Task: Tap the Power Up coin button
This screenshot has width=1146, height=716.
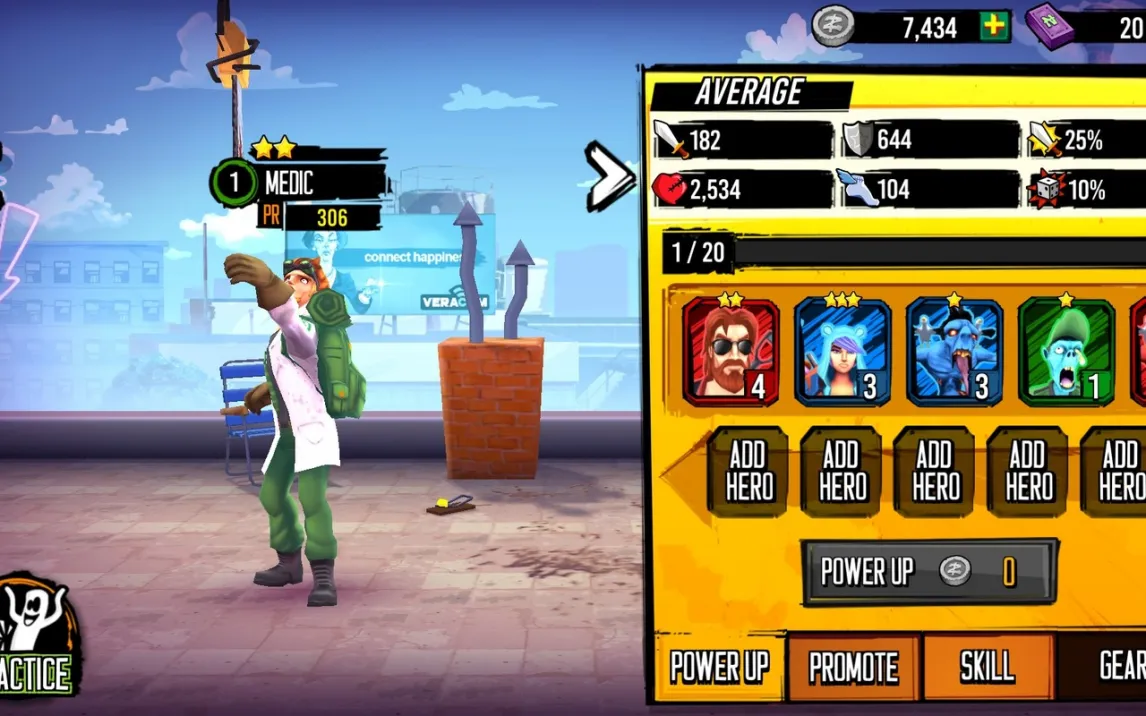Action: coord(929,572)
